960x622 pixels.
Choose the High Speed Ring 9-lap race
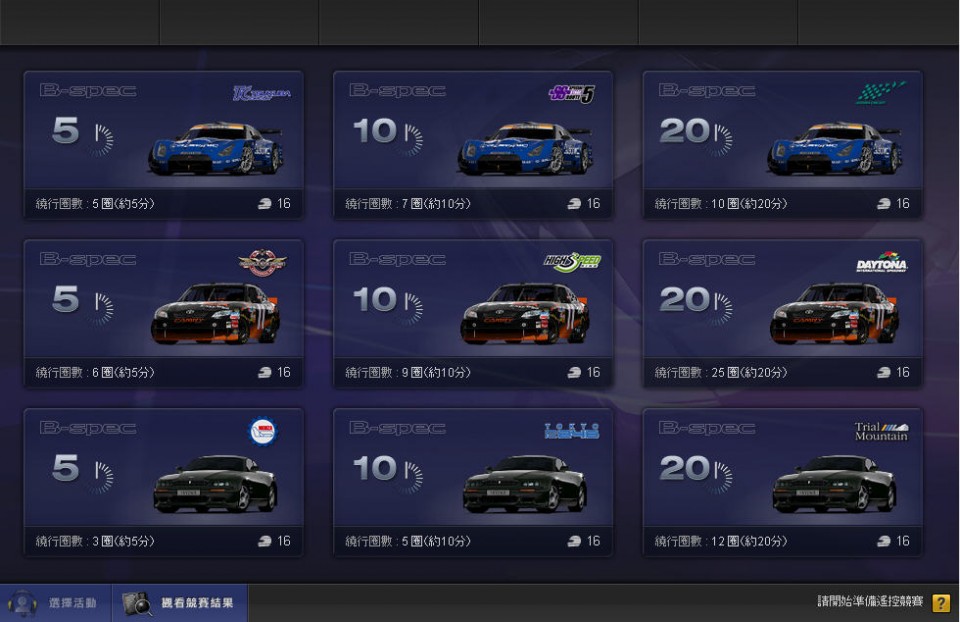tap(473, 313)
